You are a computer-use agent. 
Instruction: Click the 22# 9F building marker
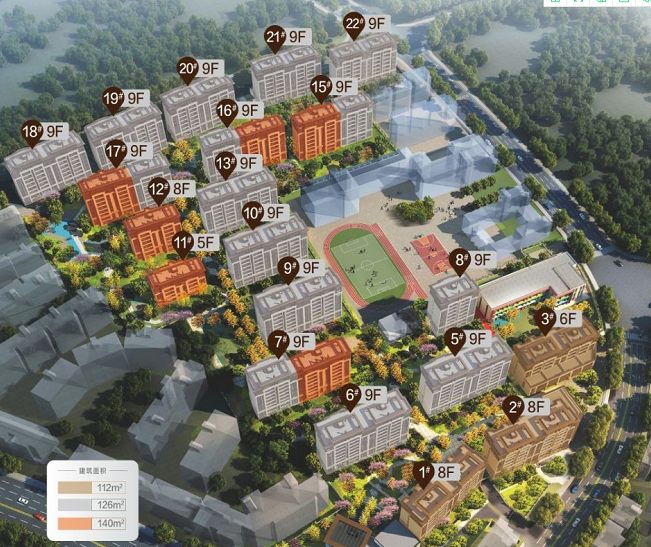[365, 23]
